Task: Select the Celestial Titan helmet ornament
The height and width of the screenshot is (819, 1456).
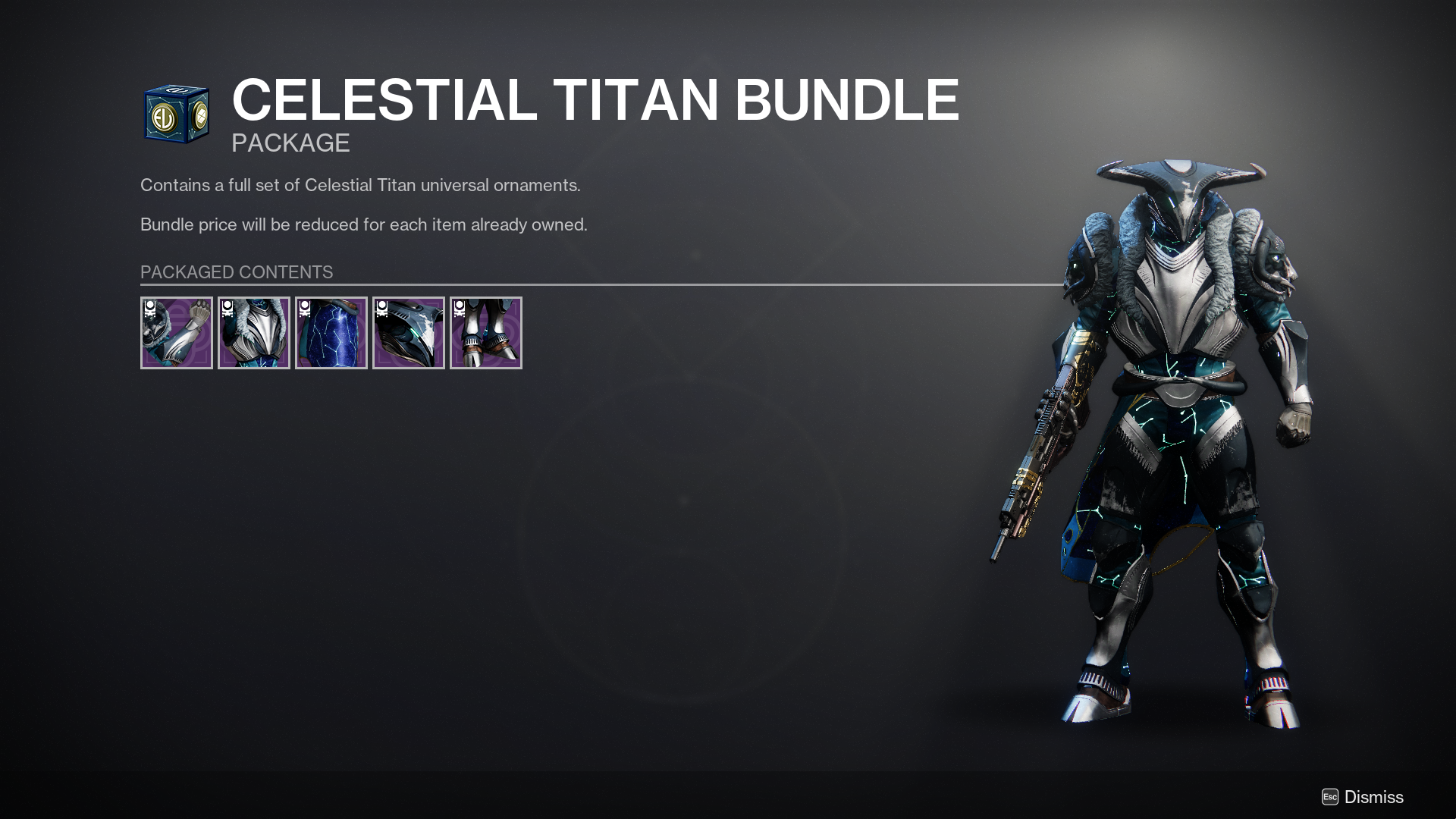Action: point(409,334)
